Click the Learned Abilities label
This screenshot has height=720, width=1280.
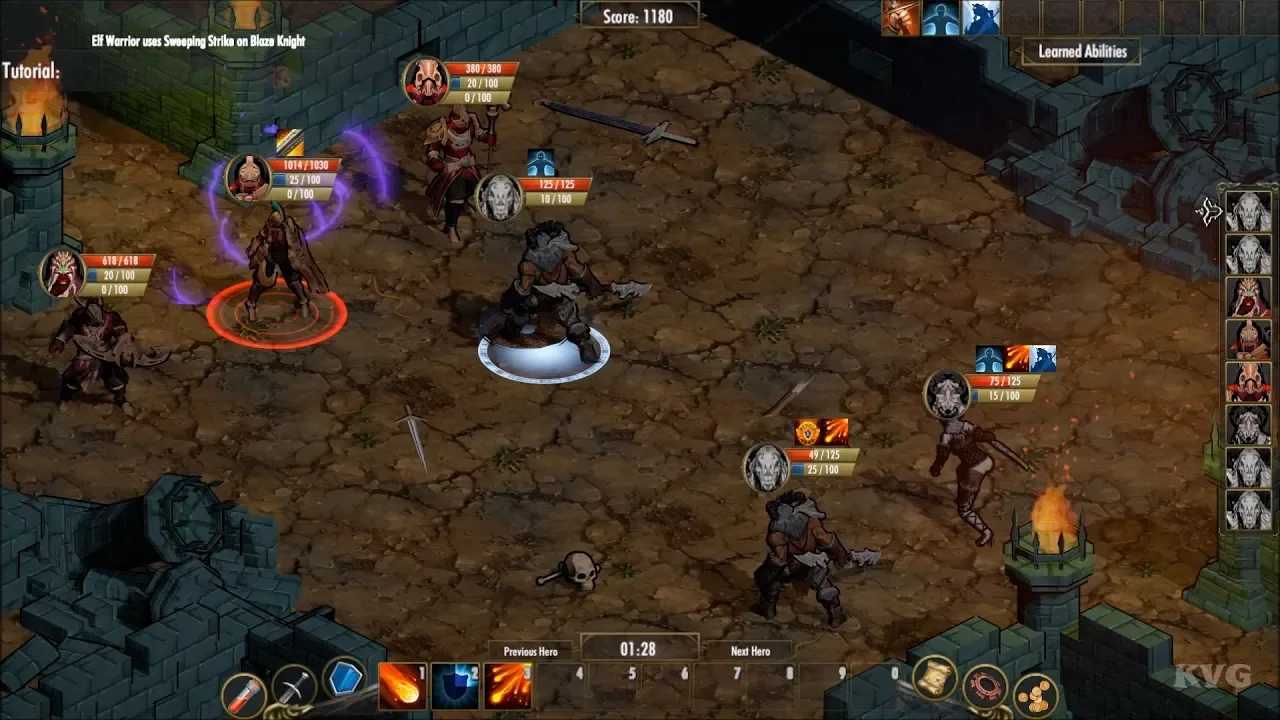pyautogui.click(x=1082, y=52)
